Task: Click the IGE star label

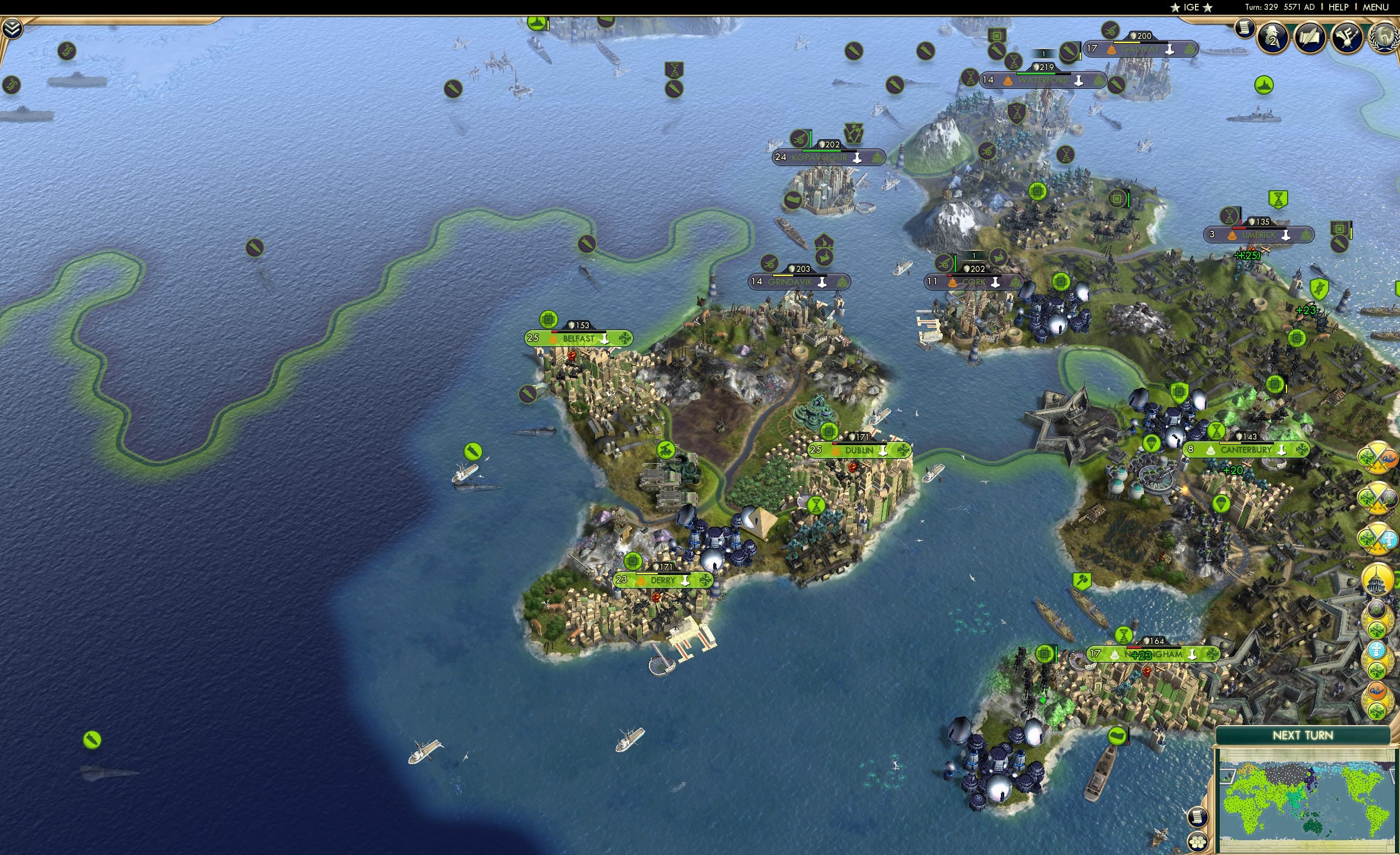Action: click(x=1191, y=7)
